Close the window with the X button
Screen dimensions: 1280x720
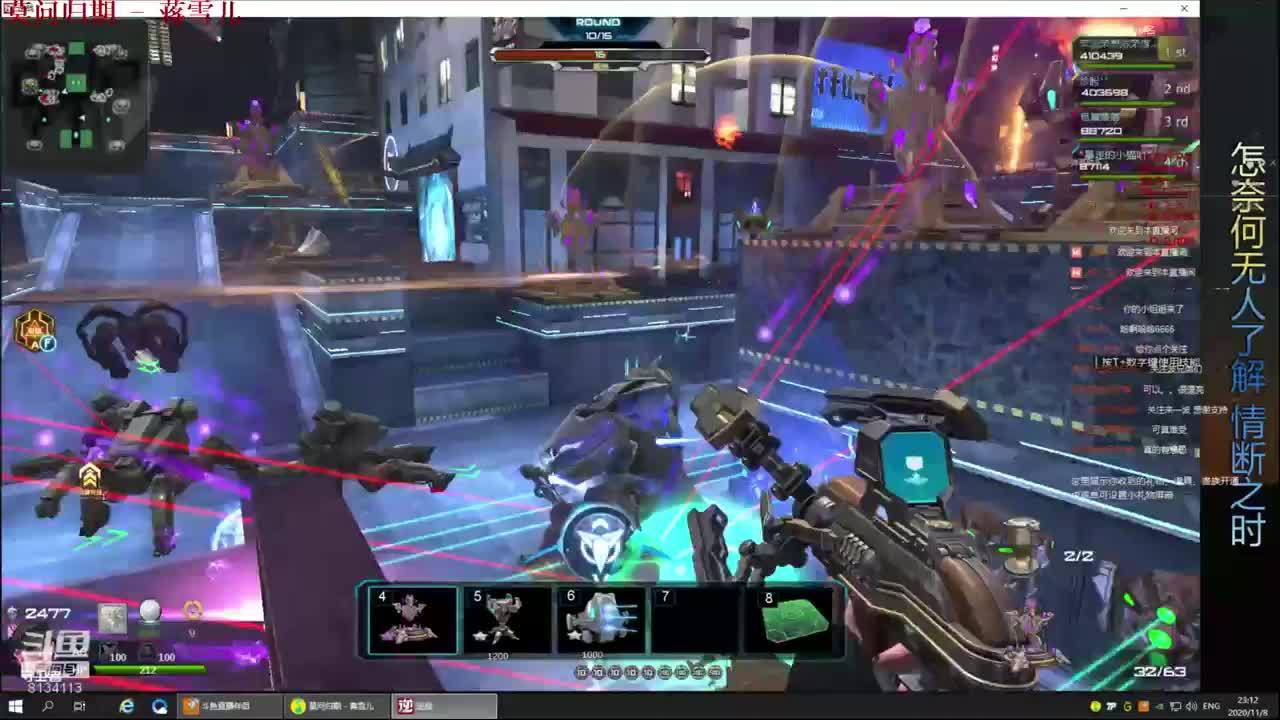coord(1185,8)
